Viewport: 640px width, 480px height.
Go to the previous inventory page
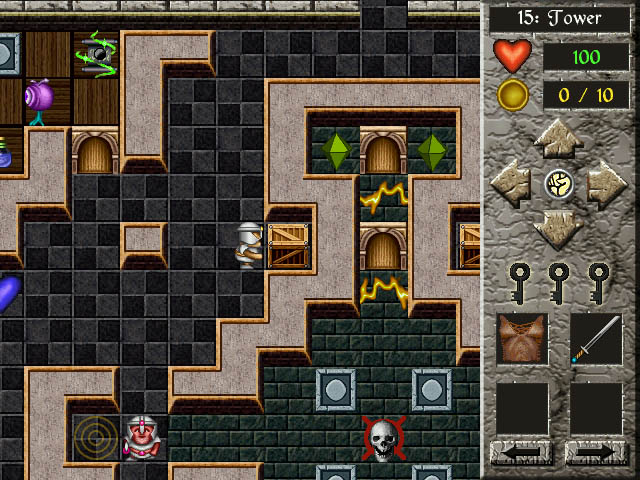[x=522, y=453]
